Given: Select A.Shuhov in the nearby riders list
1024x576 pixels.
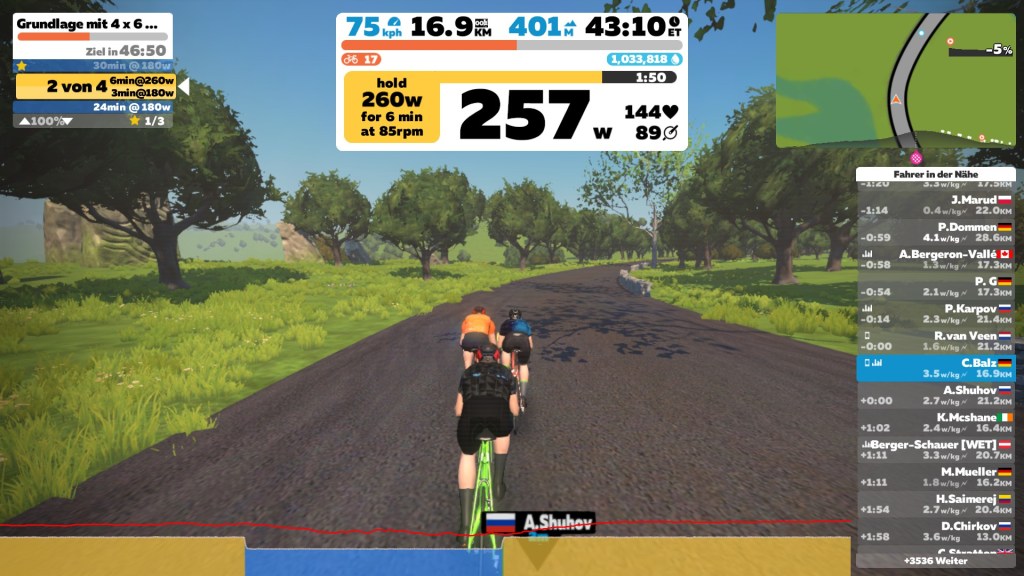Looking at the screenshot, I should [x=935, y=395].
